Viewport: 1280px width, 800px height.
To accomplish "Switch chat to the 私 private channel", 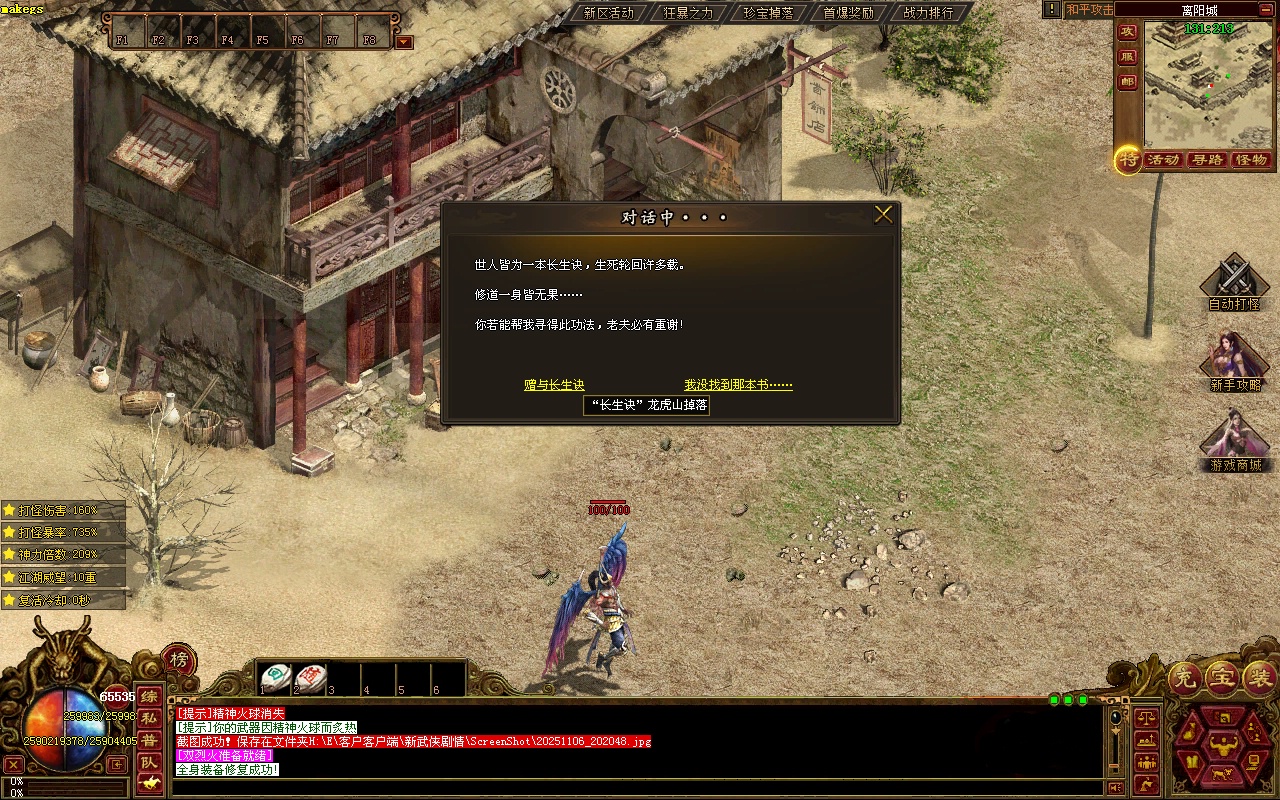I will (x=148, y=718).
